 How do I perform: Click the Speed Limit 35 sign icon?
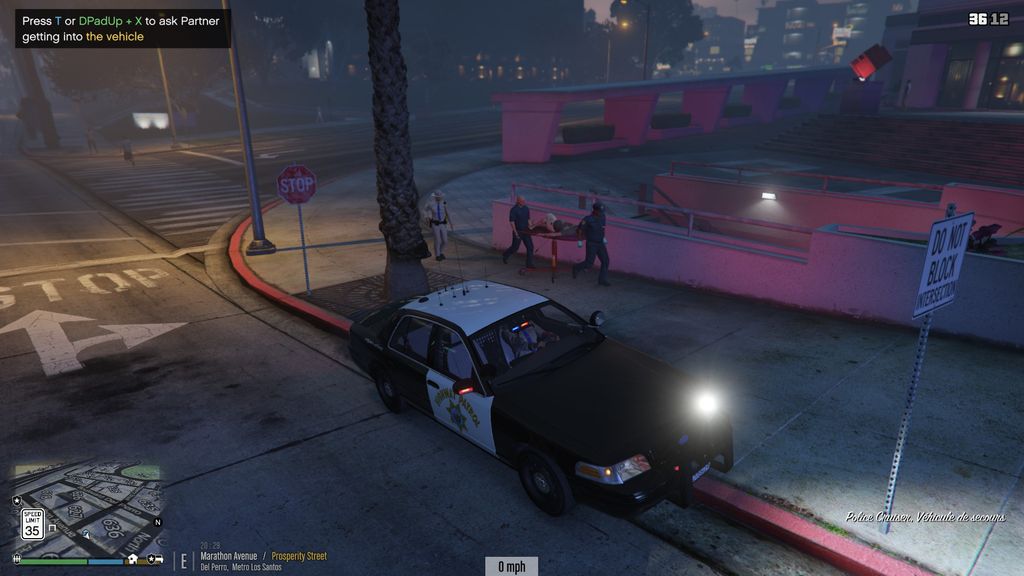point(32,524)
